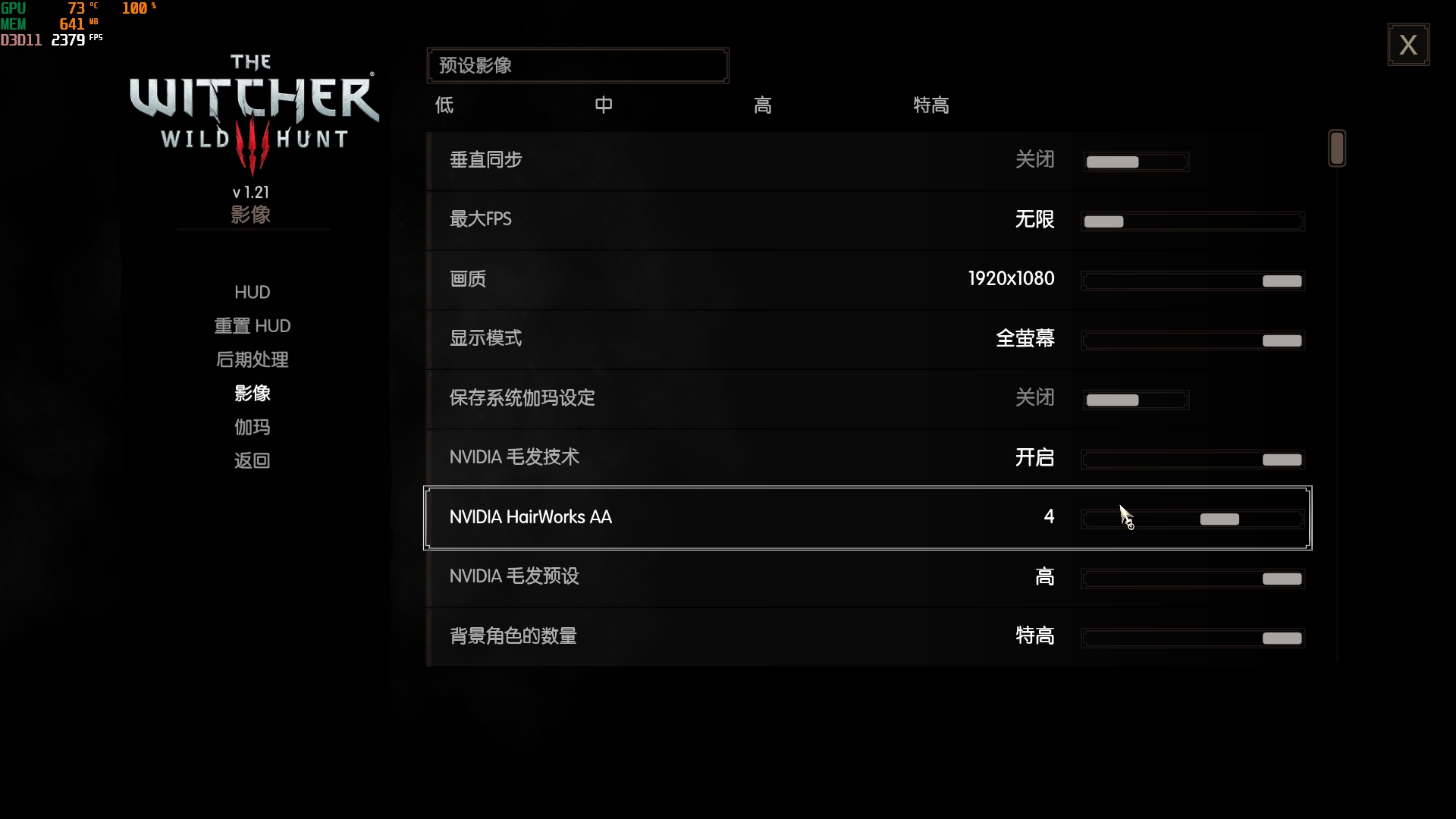Screen dimensions: 1456x819
Task: Open the HUD settings menu
Action: 252,292
